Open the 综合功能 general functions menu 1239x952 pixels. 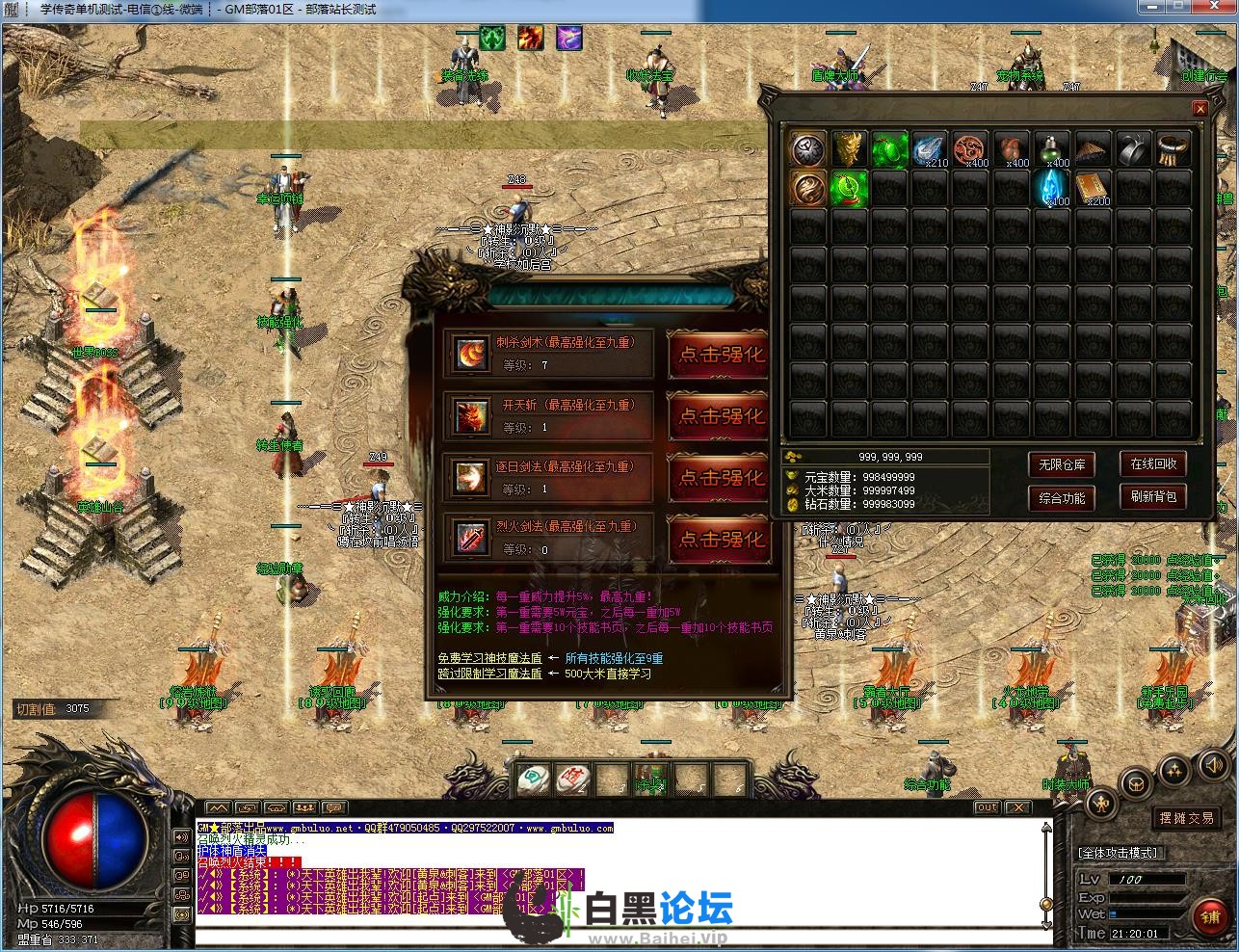[1062, 498]
